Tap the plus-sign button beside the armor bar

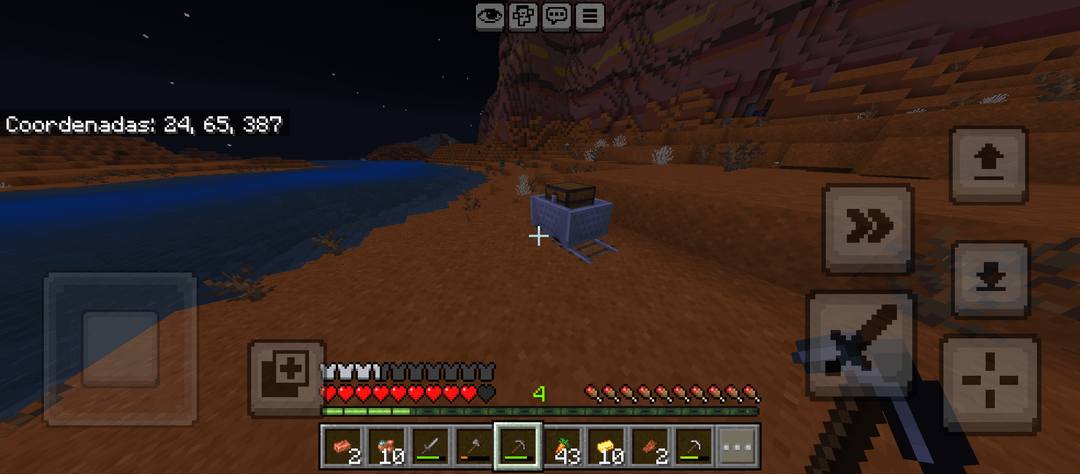tap(287, 378)
